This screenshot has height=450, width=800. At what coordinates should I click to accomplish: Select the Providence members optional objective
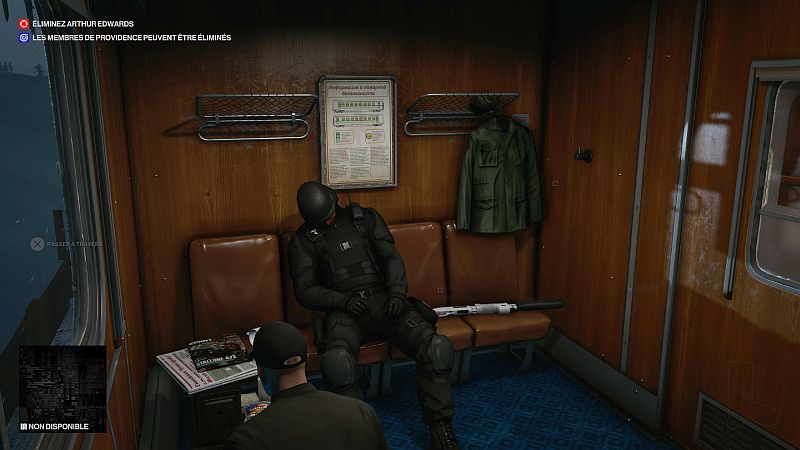click(130, 38)
